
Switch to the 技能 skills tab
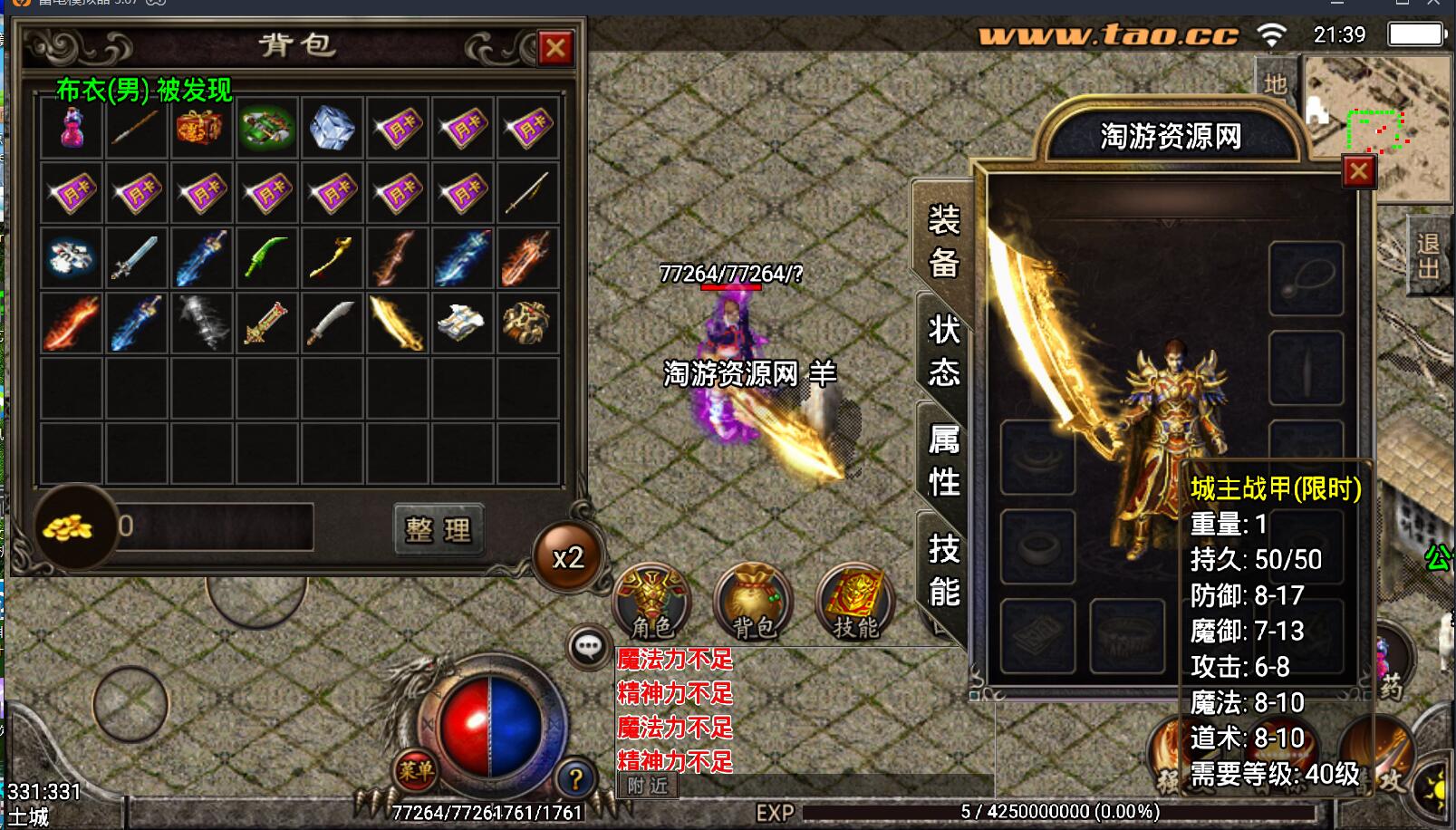coord(943,571)
